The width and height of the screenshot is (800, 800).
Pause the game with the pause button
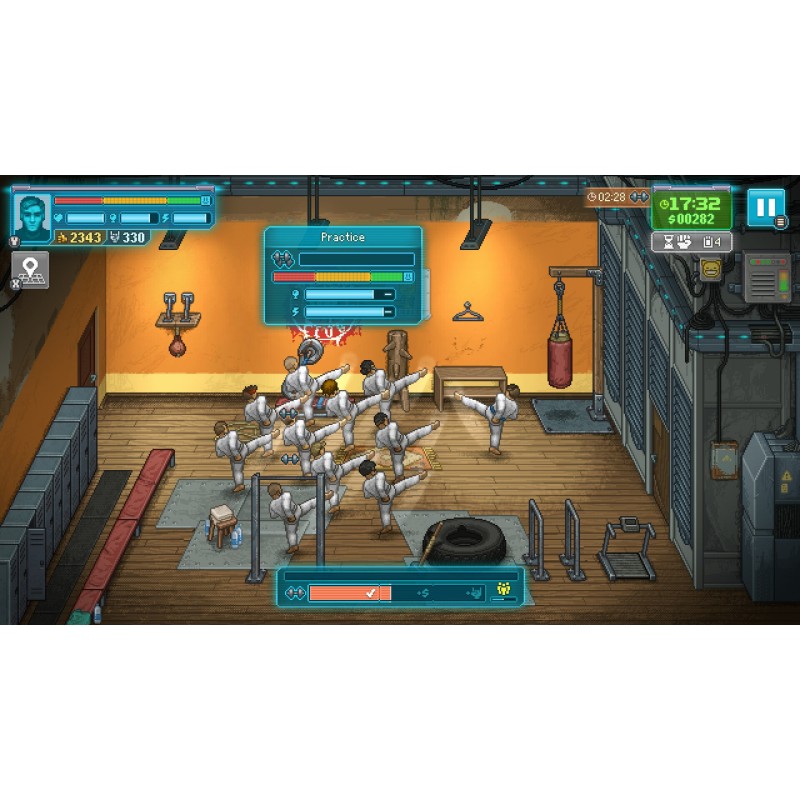[765, 207]
